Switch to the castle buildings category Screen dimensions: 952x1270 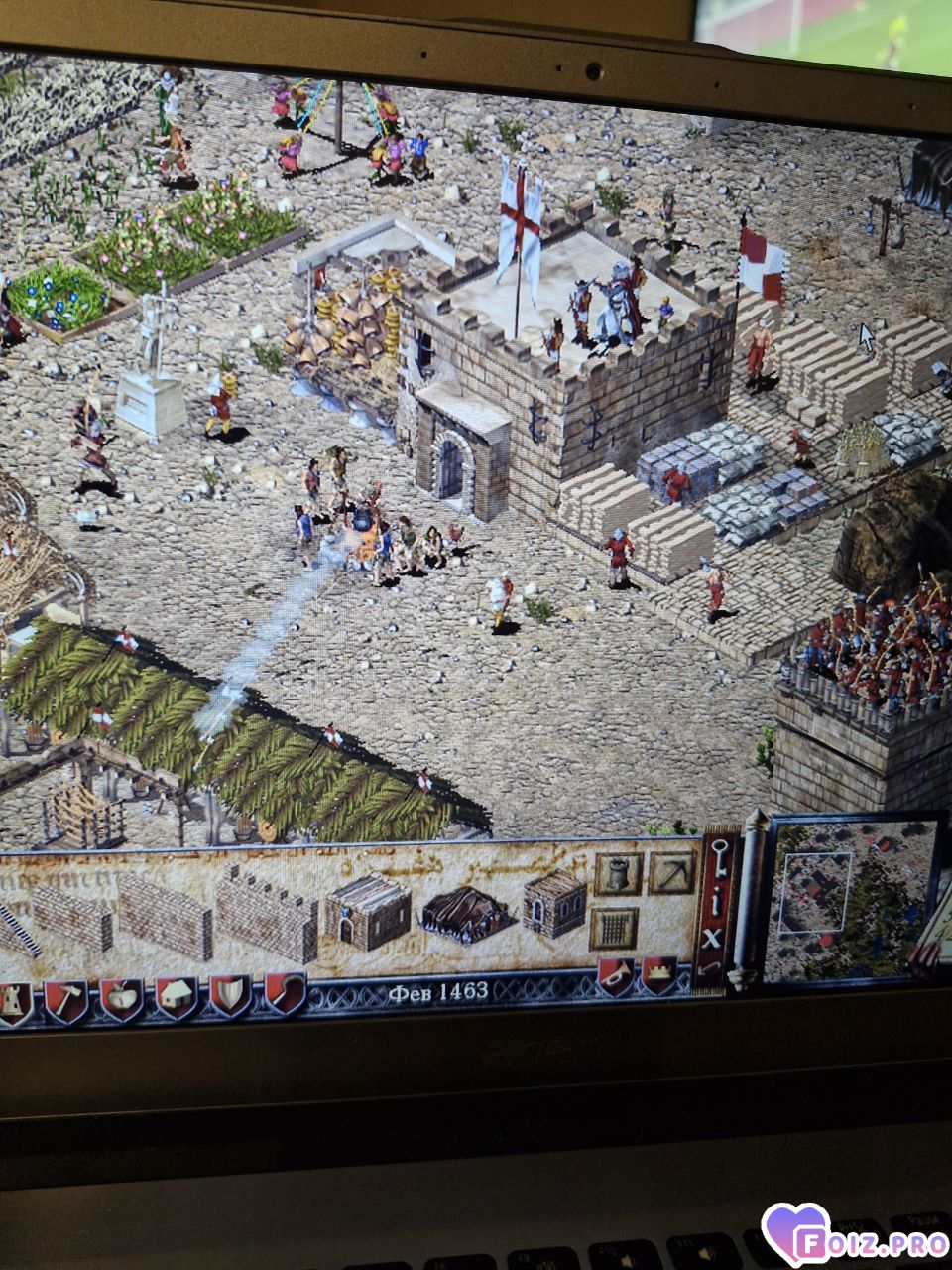point(14,1000)
